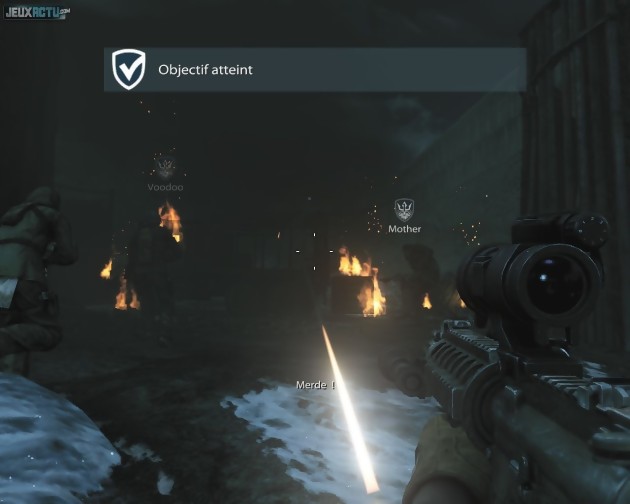Viewport: 630px width, 504px height.
Task: Click the Objectif atteint notification banner
Action: (x=315, y=70)
